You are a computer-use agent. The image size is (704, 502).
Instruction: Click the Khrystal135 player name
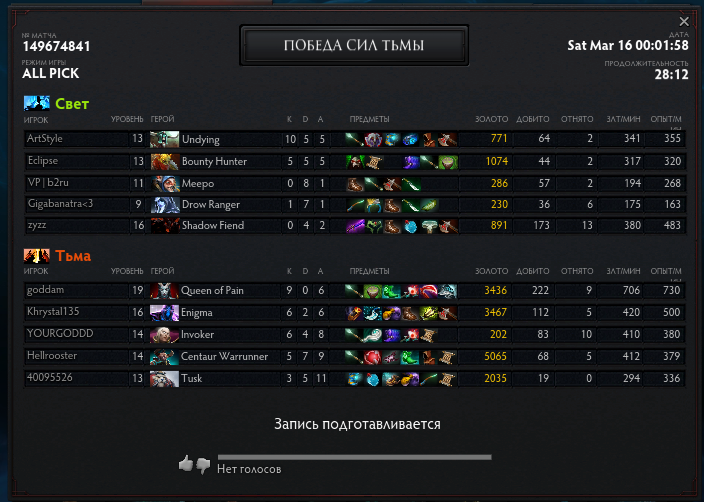tap(53, 312)
